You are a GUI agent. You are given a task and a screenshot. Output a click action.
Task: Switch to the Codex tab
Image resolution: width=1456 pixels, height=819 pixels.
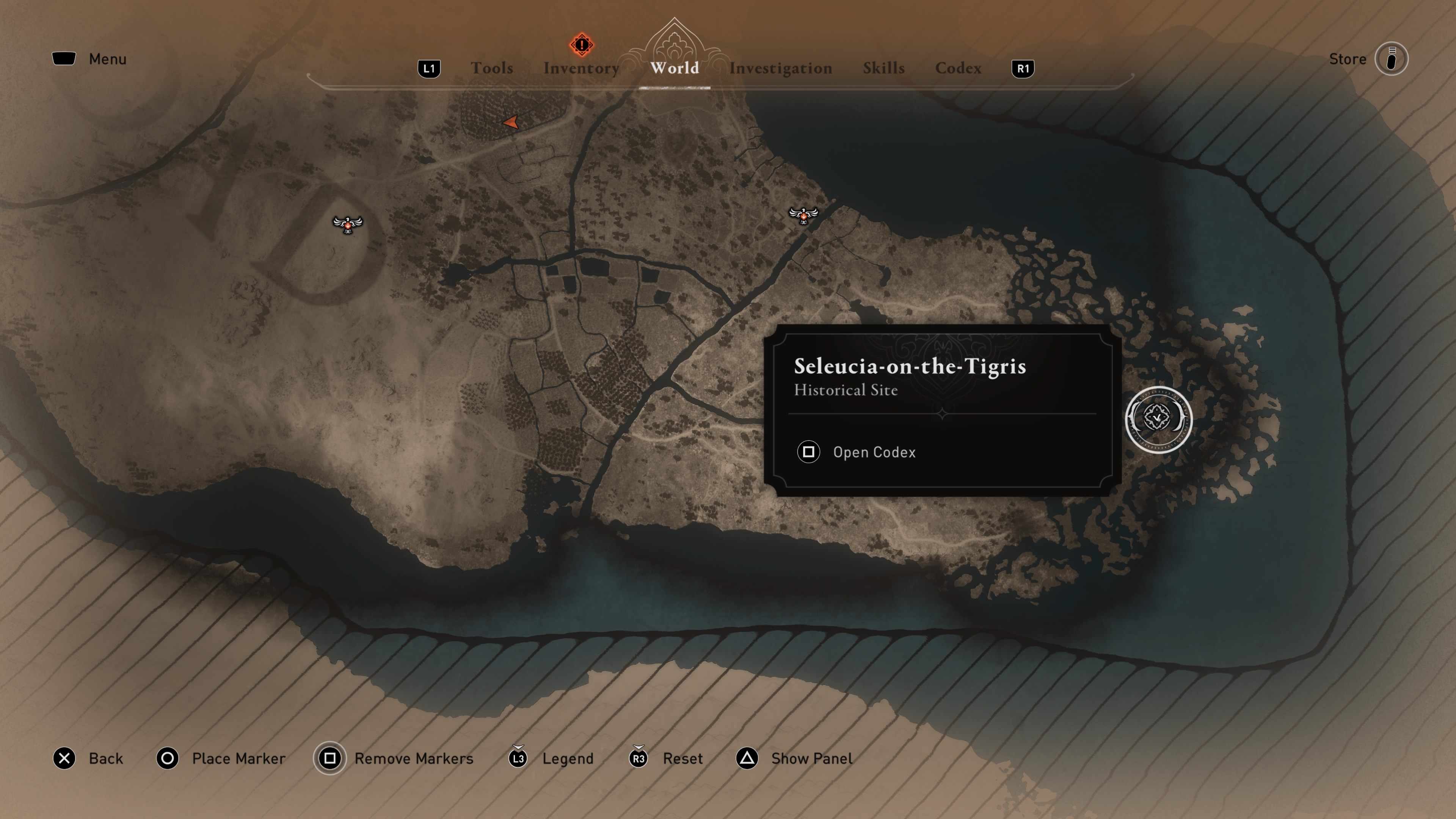click(x=958, y=68)
